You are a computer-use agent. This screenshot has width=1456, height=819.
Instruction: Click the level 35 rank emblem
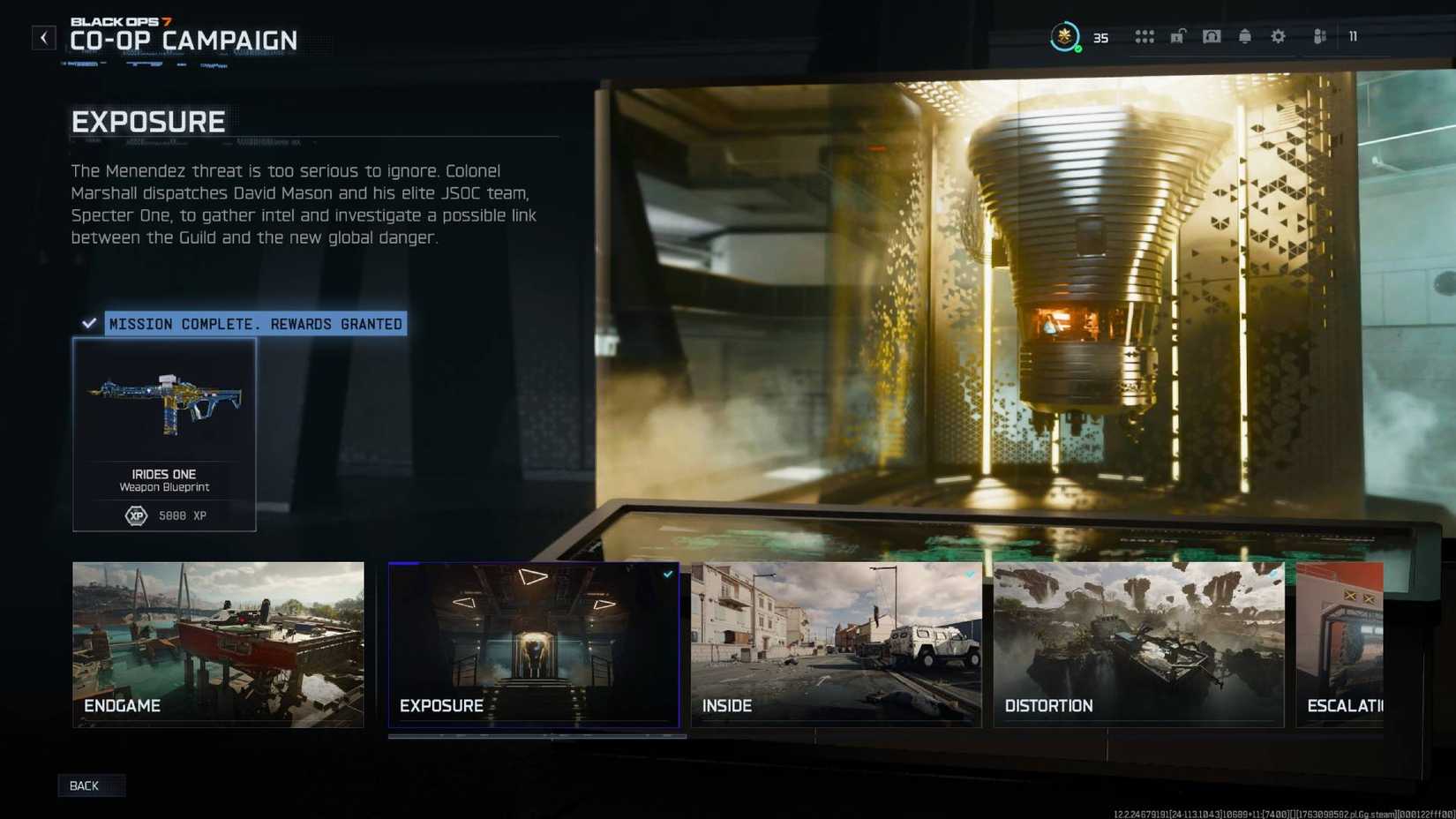click(1065, 36)
